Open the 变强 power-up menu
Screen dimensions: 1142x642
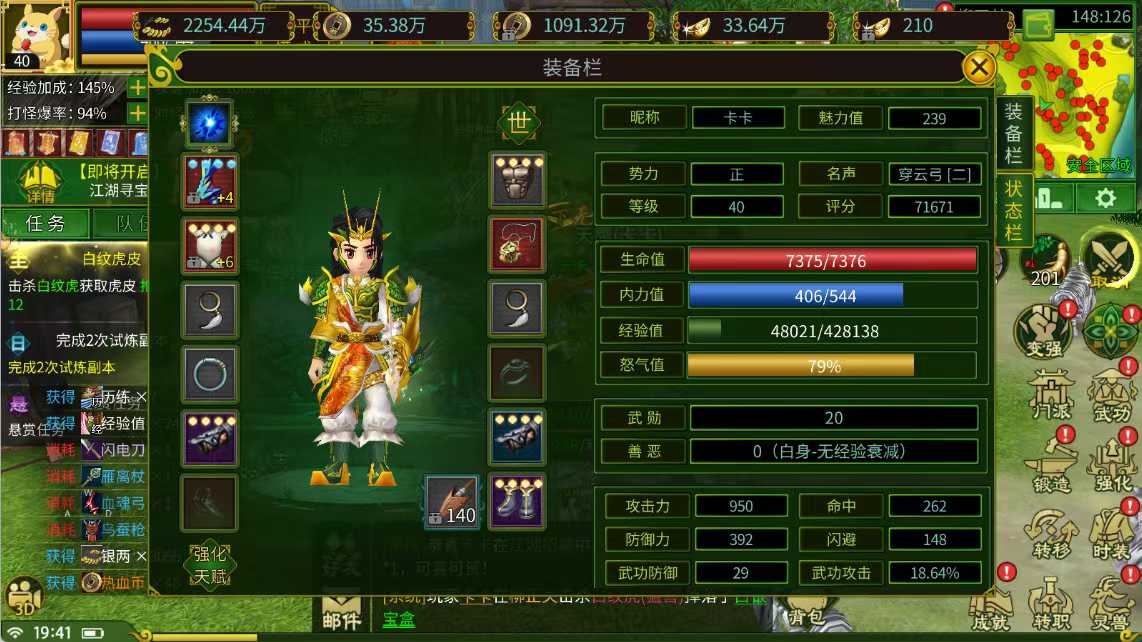click(x=1043, y=331)
